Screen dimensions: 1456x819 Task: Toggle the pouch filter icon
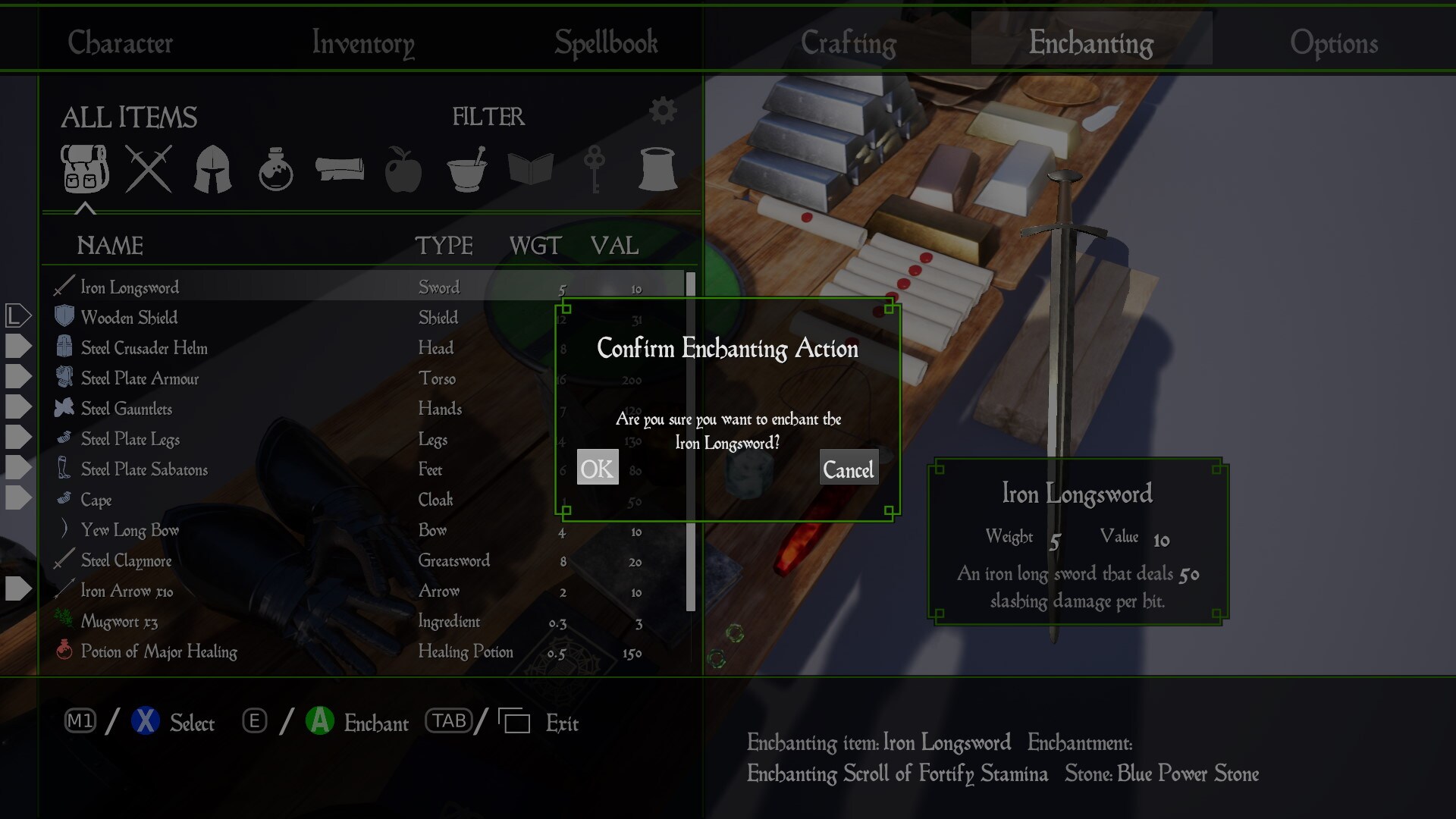coord(657,168)
